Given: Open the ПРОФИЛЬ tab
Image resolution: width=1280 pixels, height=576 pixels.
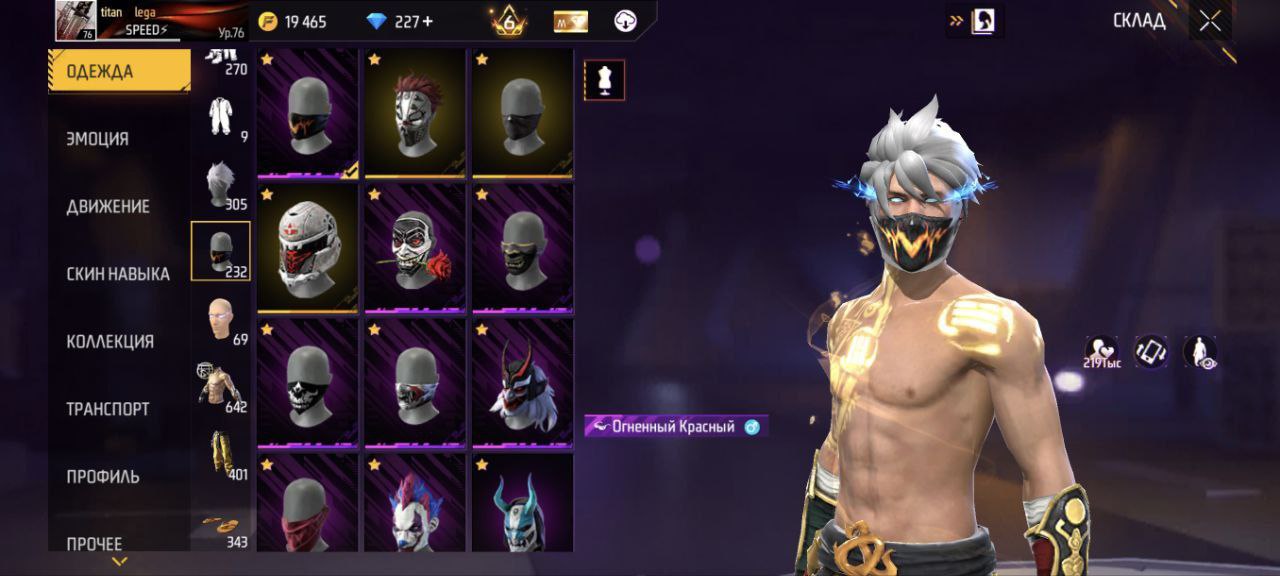Looking at the screenshot, I should pyautogui.click(x=103, y=476).
